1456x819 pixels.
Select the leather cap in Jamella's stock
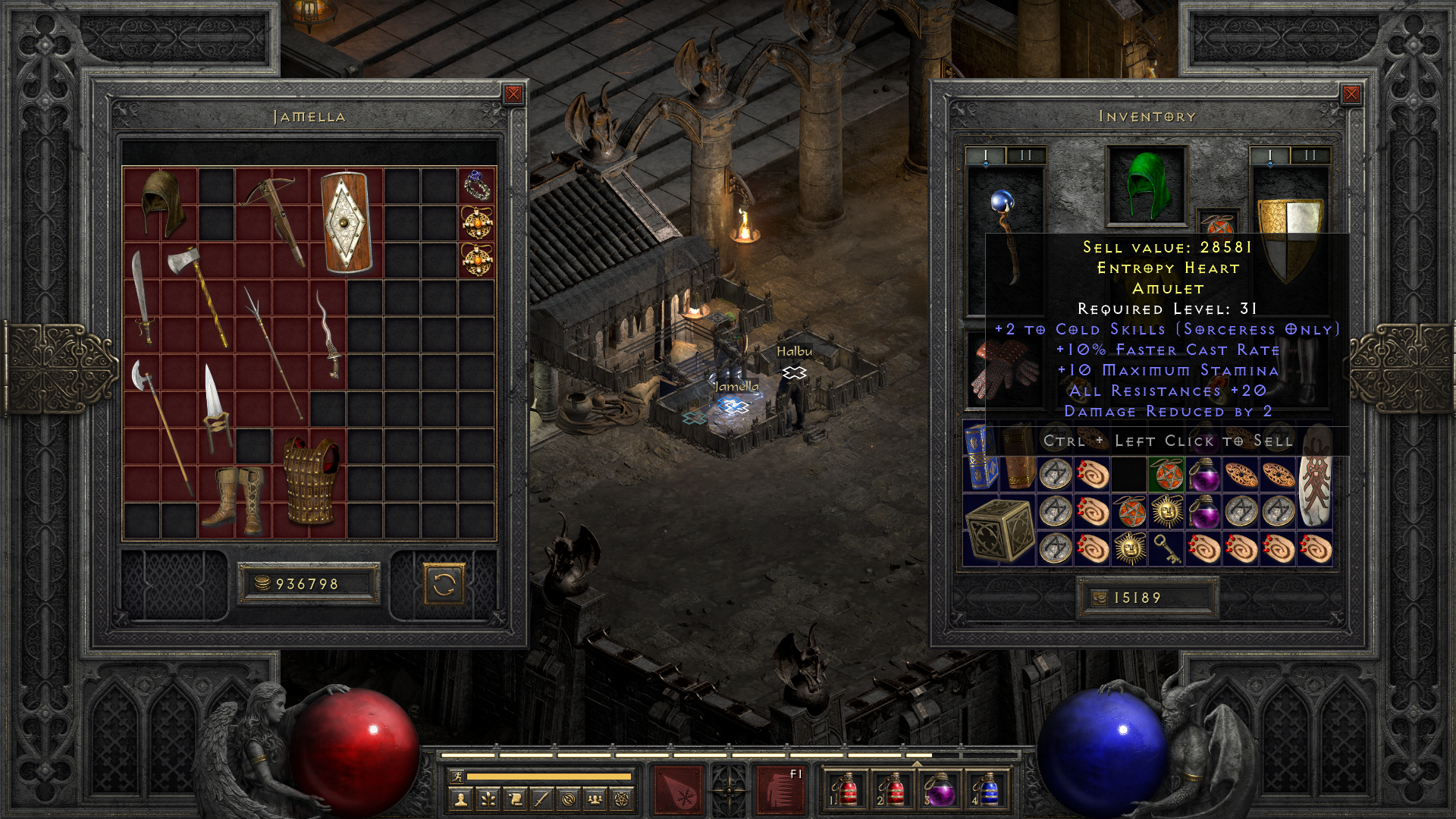pos(161,203)
